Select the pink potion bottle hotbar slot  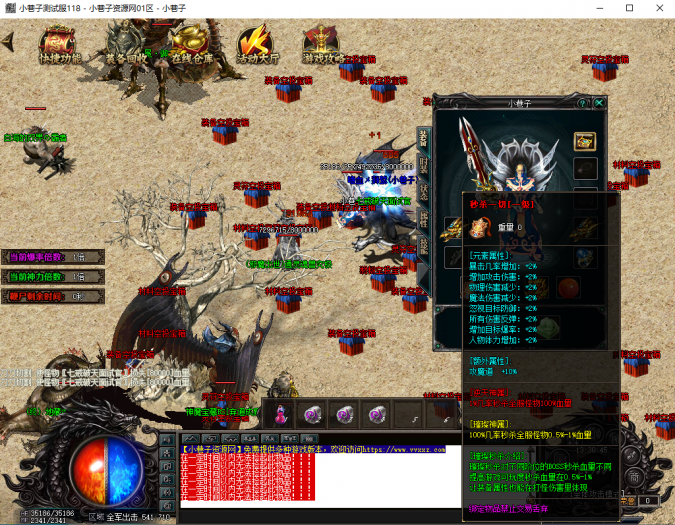click(x=282, y=411)
